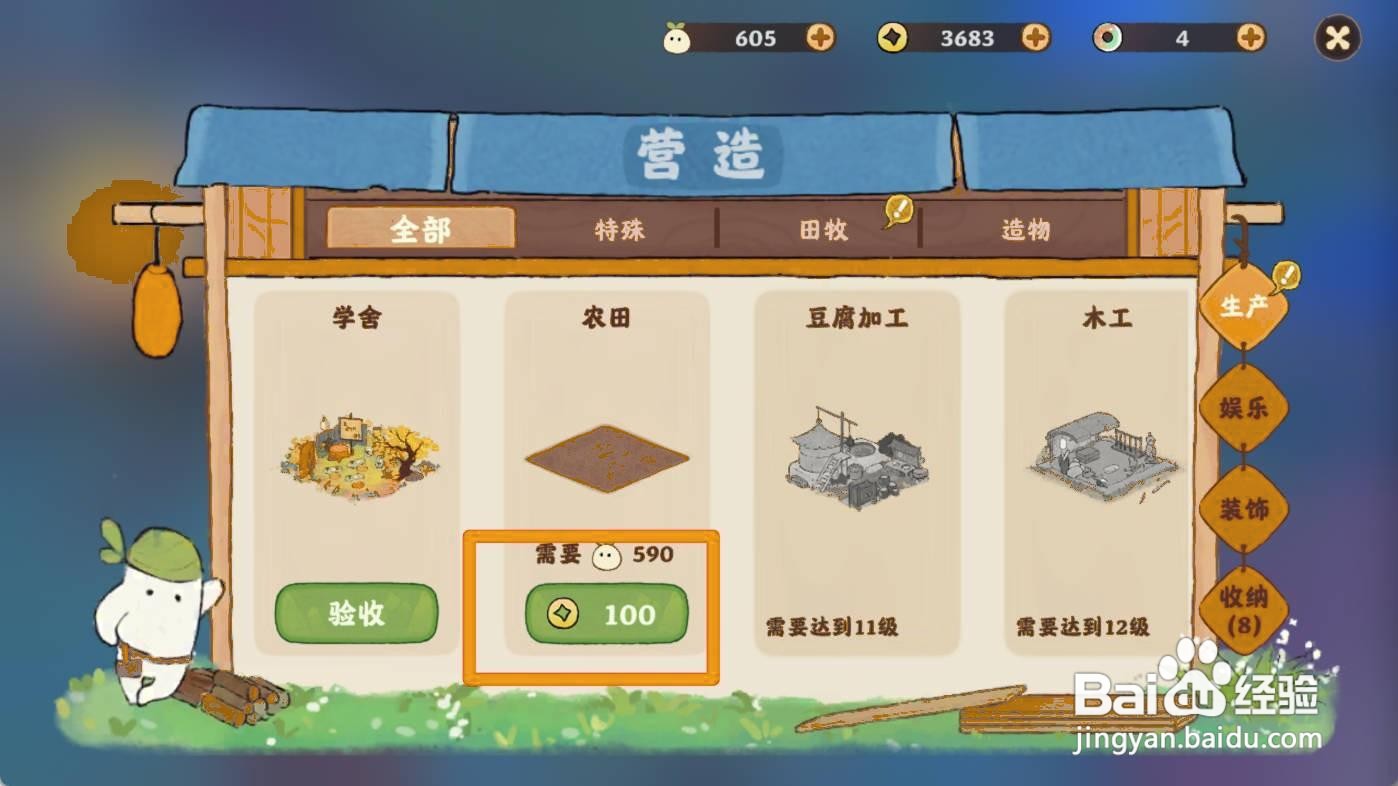Switch to the 娱乐 side category
Image resolution: width=1398 pixels, height=786 pixels.
pos(1243,408)
